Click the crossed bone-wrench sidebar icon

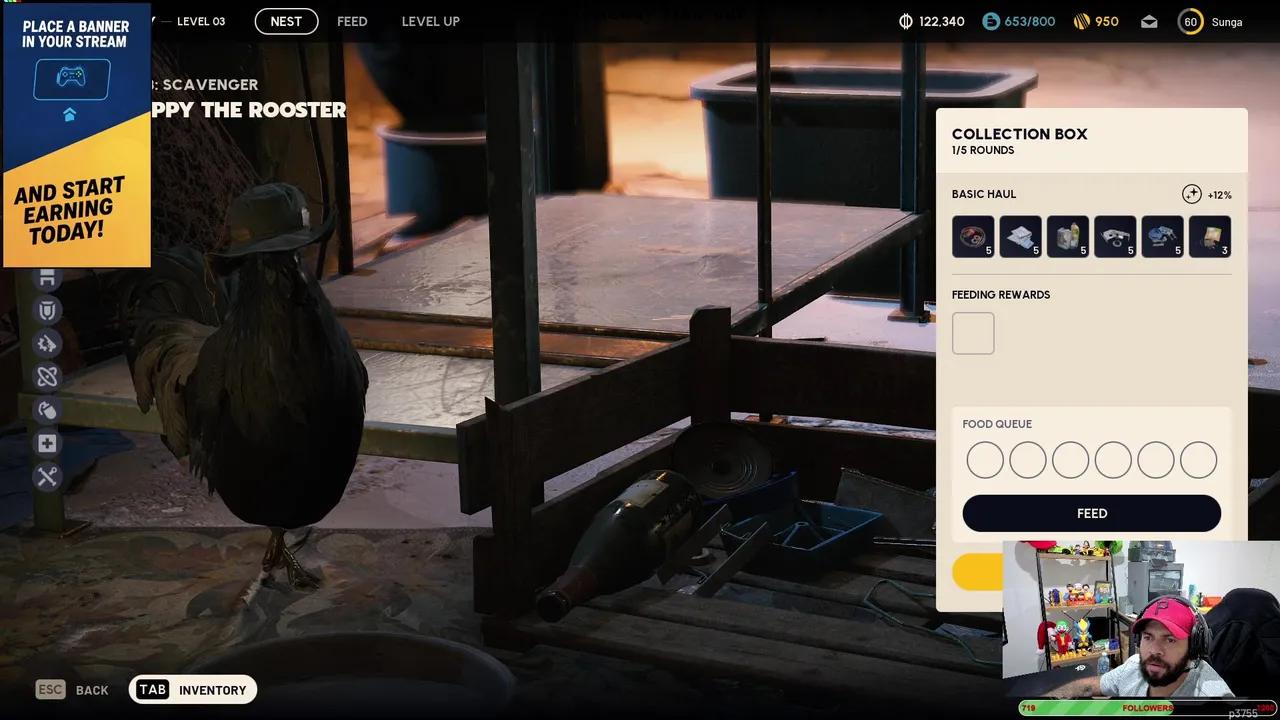(x=47, y=477)
